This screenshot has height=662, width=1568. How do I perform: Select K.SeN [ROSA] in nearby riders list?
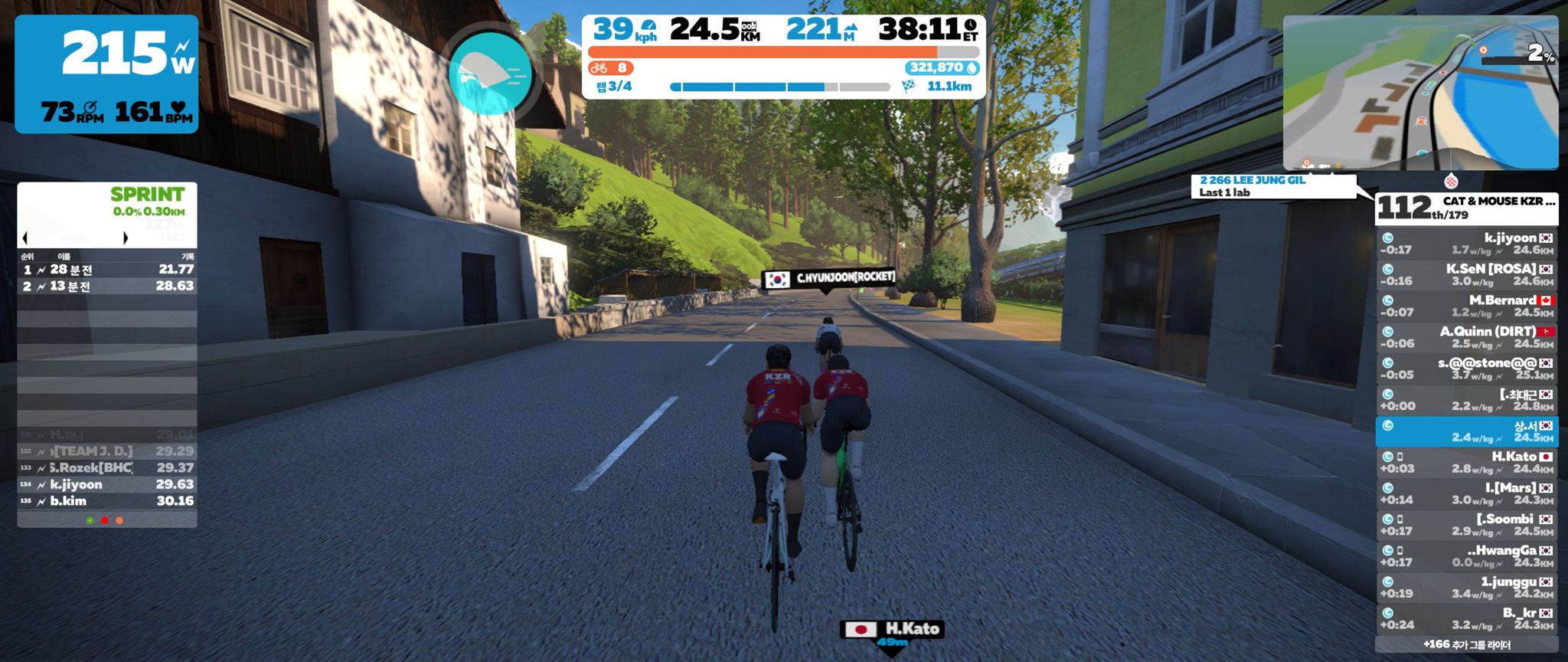coord(1466,274)
